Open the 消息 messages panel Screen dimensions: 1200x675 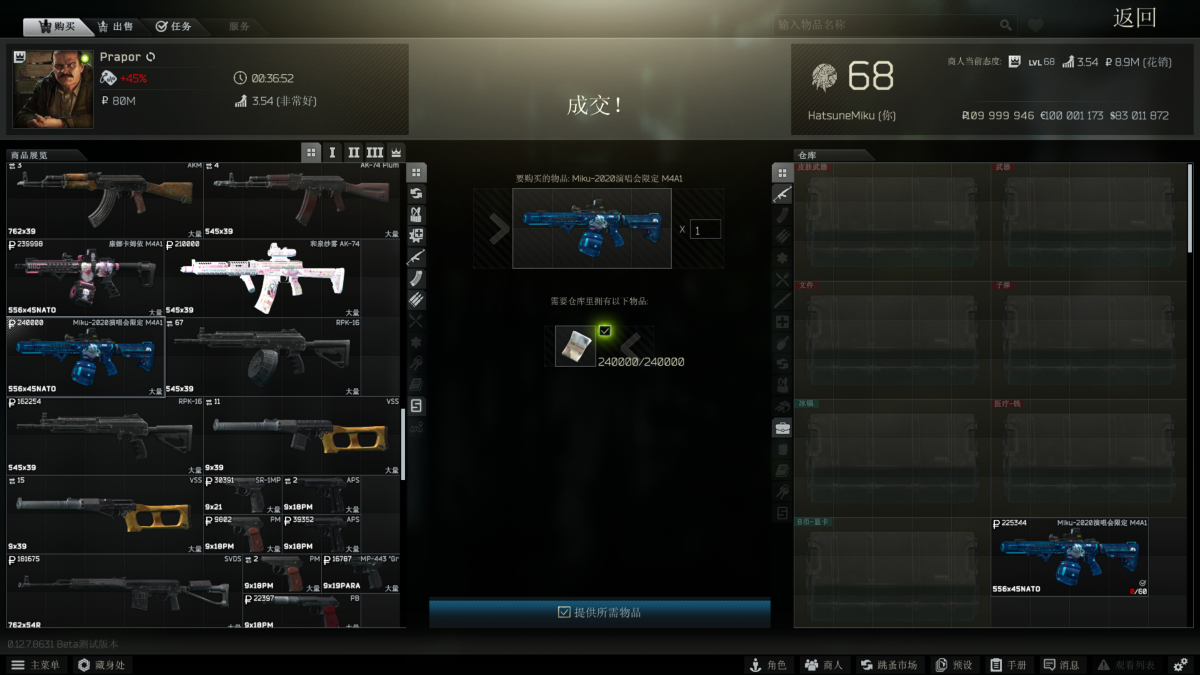[x=1061, y=665]
